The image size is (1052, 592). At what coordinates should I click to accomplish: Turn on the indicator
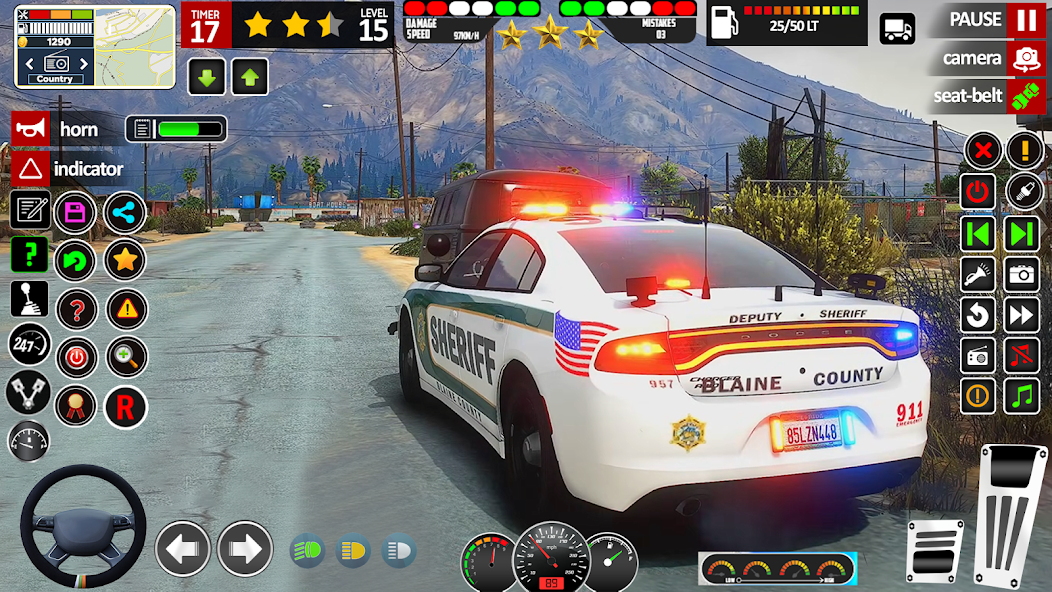click(x=31, y=168)
